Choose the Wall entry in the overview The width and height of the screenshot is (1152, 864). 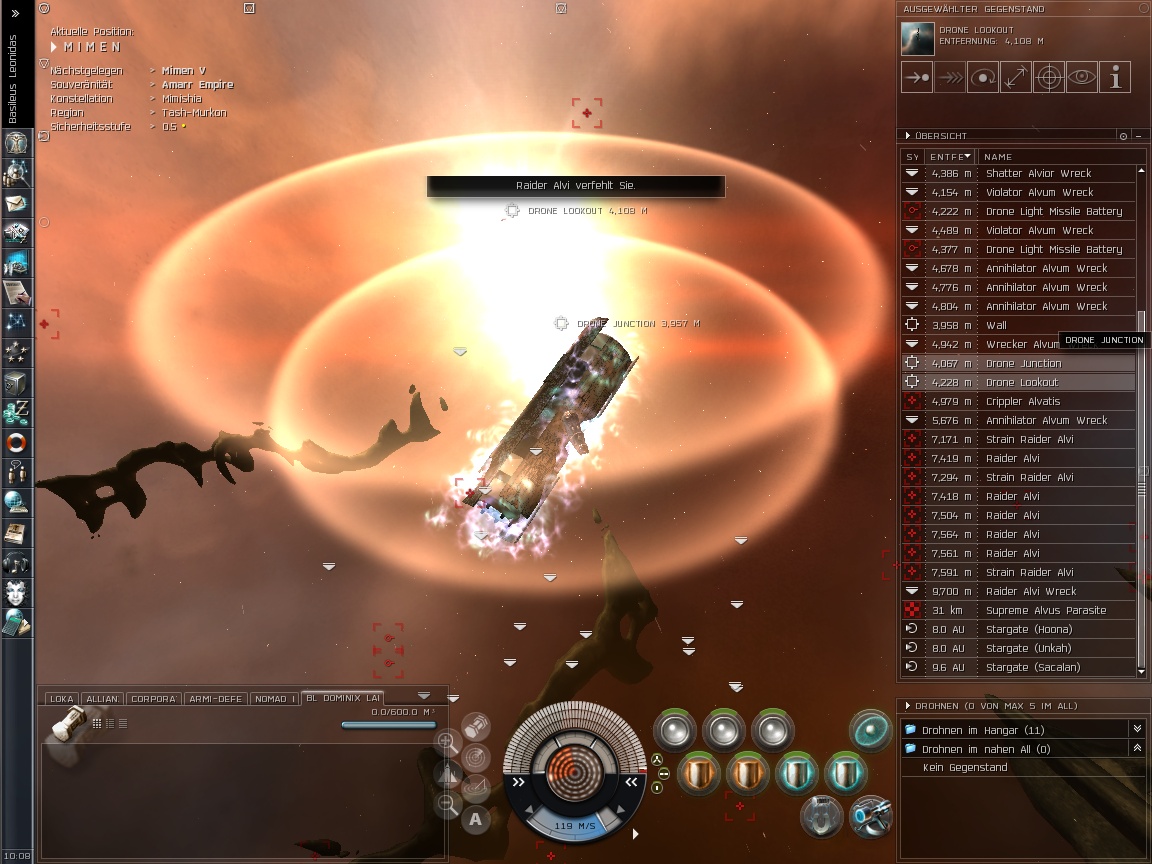point(996,325)
